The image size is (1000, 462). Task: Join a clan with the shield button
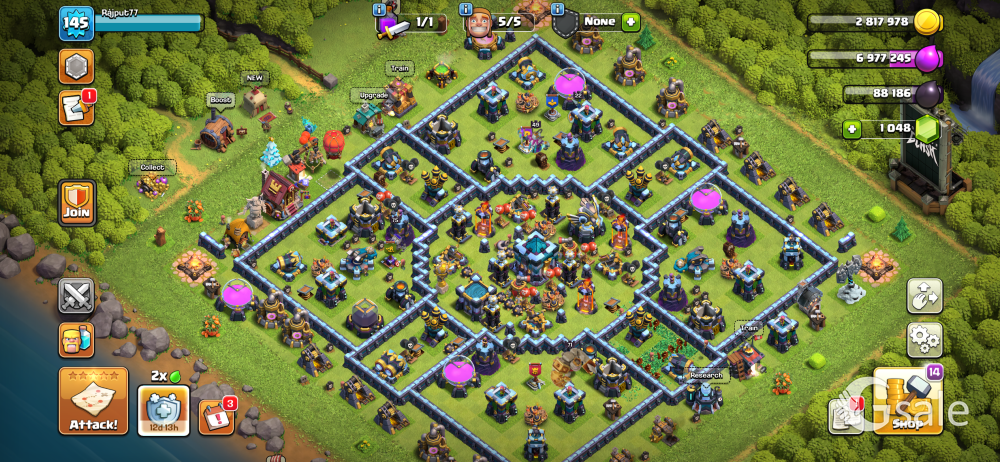(x=77, y=203)
